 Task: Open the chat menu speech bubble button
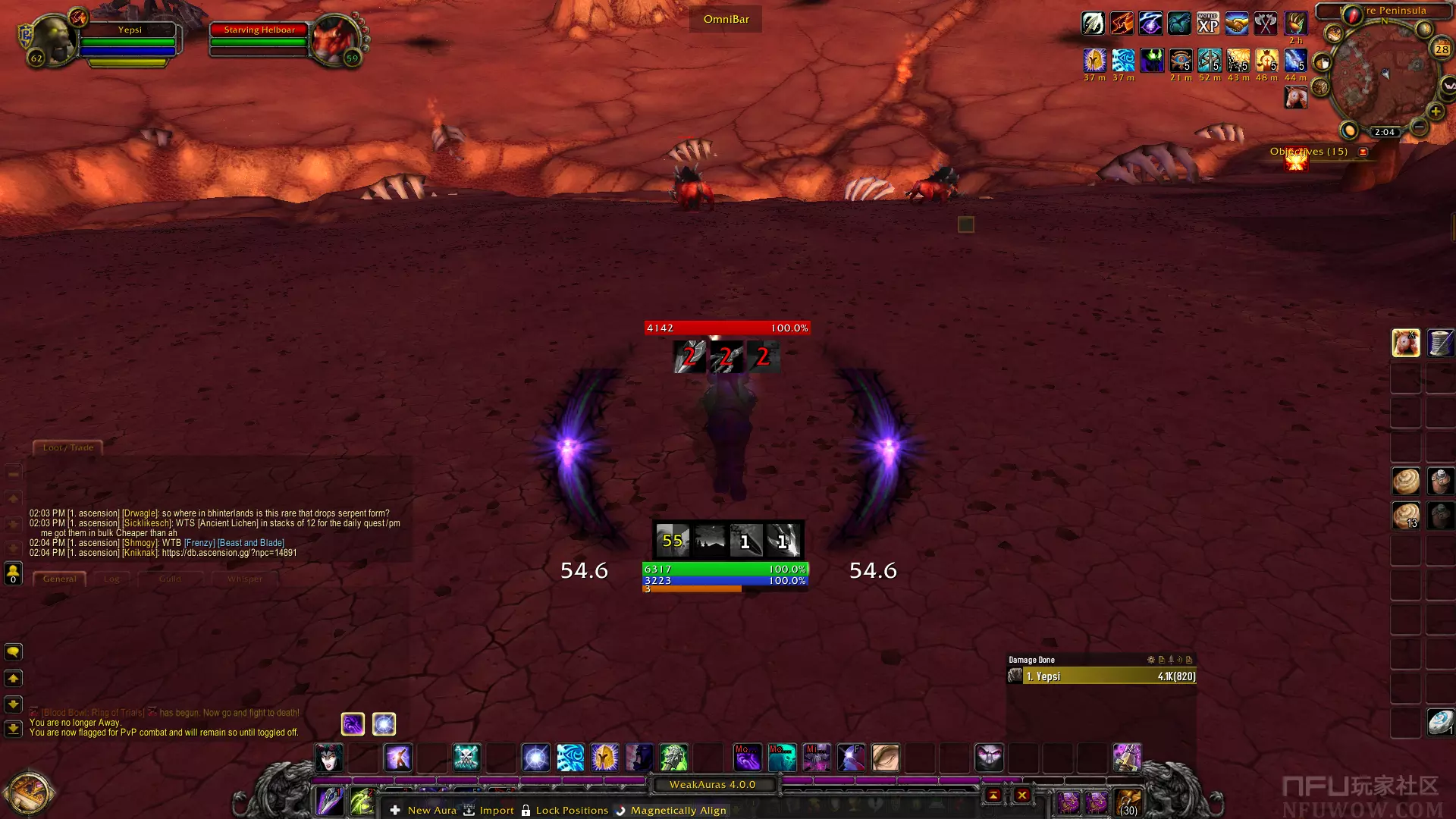[13, 652]
